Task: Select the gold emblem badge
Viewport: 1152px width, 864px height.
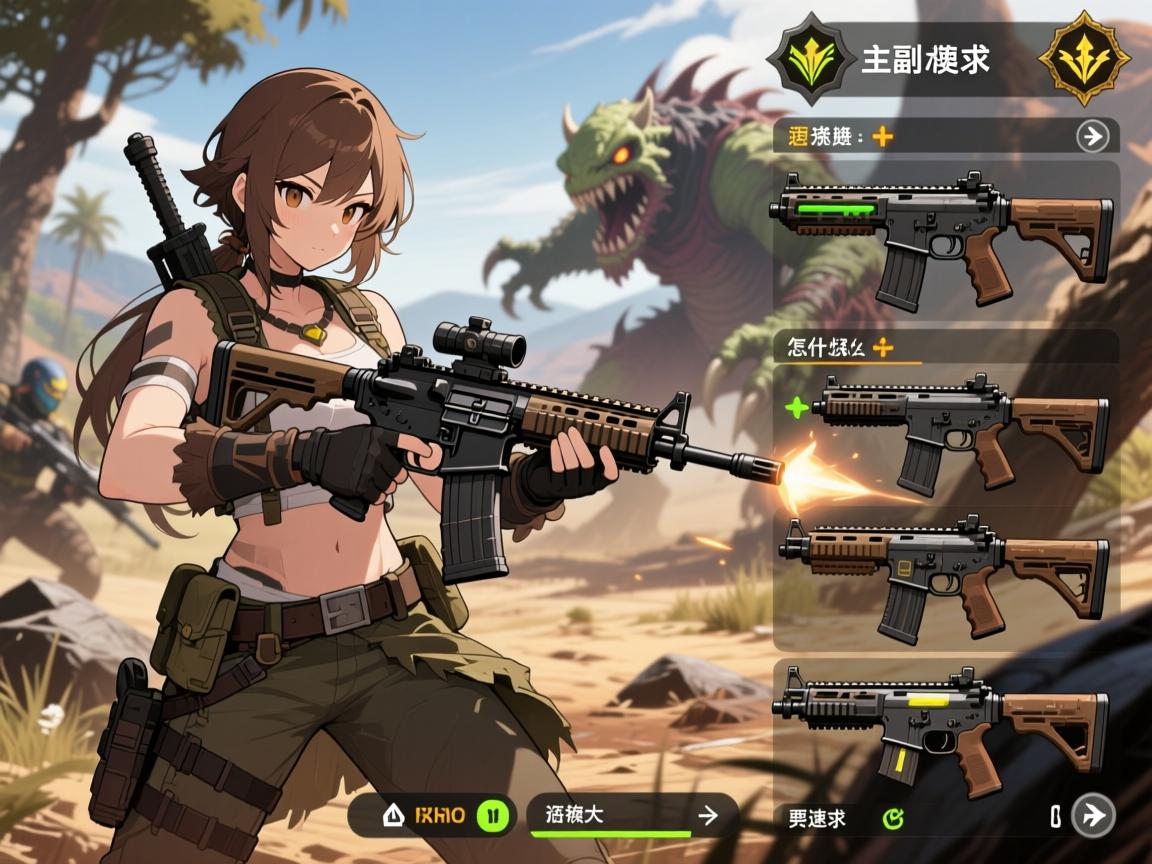Action: click(x=1084, y=58)
